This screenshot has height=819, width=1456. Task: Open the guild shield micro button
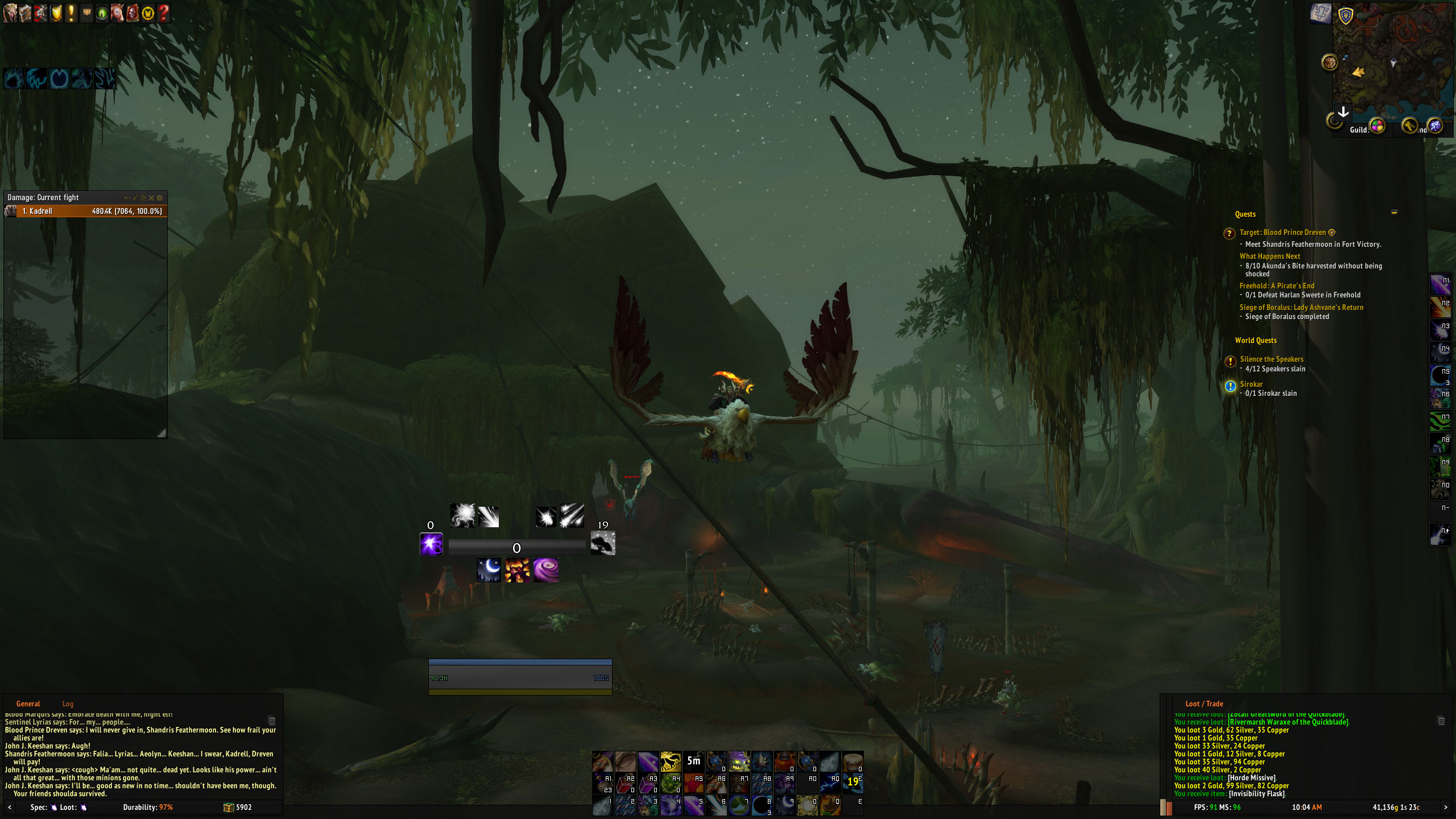pyautogui.click(x=56, y=13)
